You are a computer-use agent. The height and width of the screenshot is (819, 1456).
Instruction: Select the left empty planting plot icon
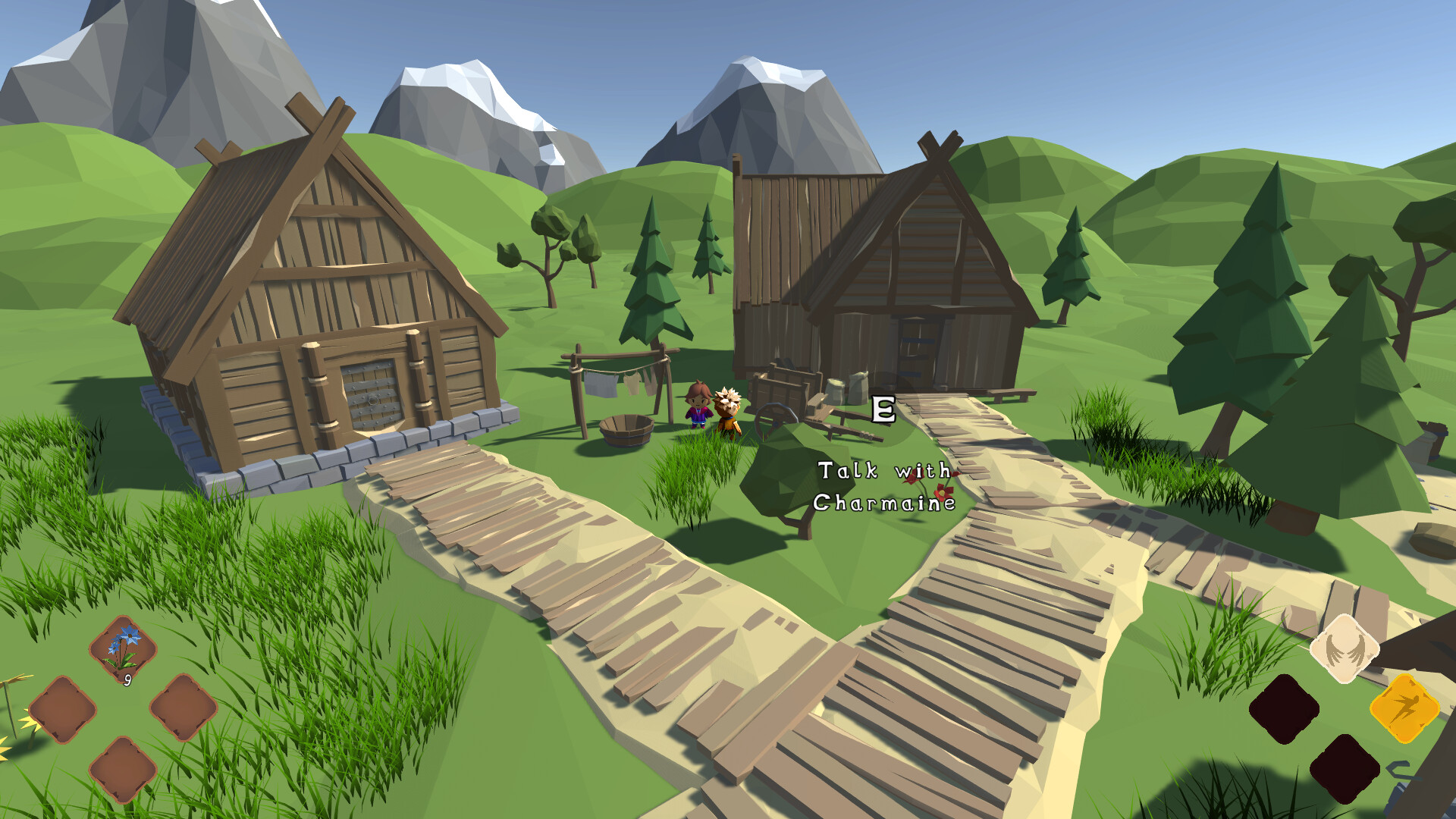click(63, 710)
